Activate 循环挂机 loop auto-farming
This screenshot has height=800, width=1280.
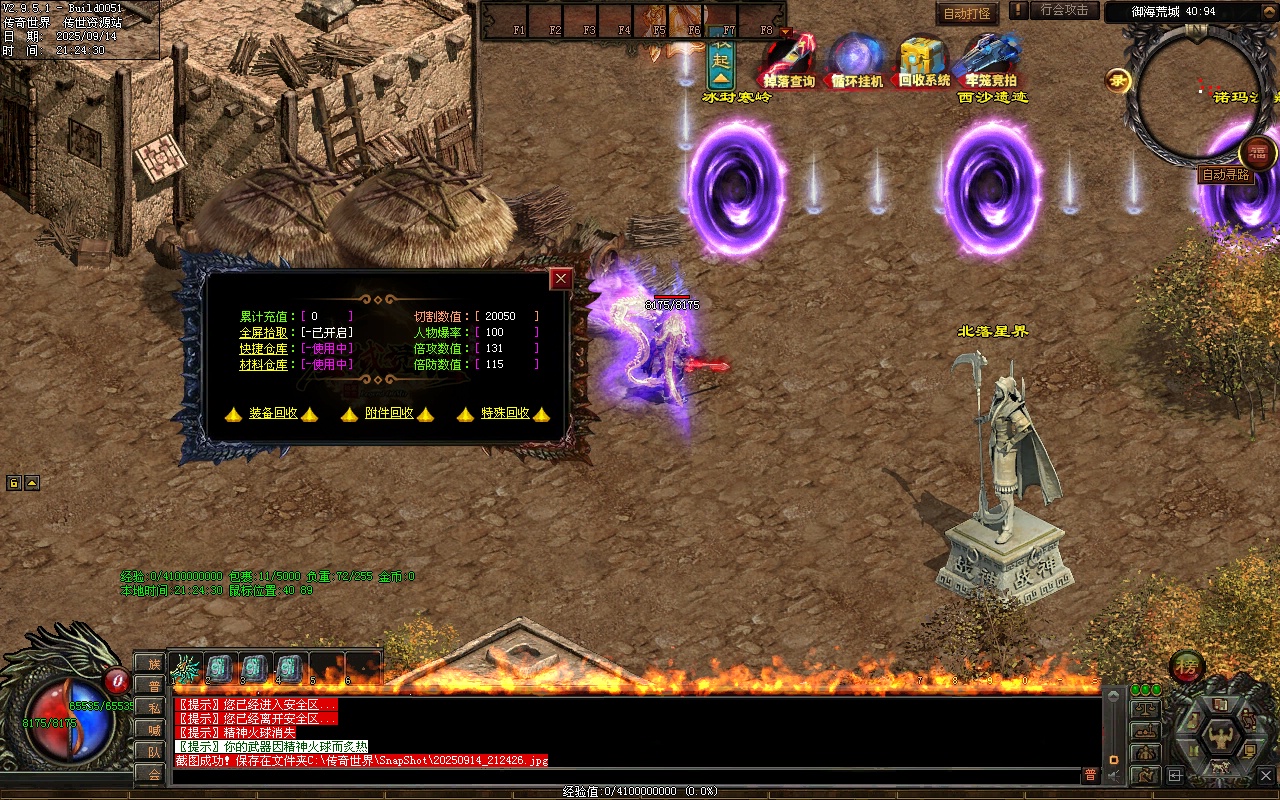[x=857, y=61]
